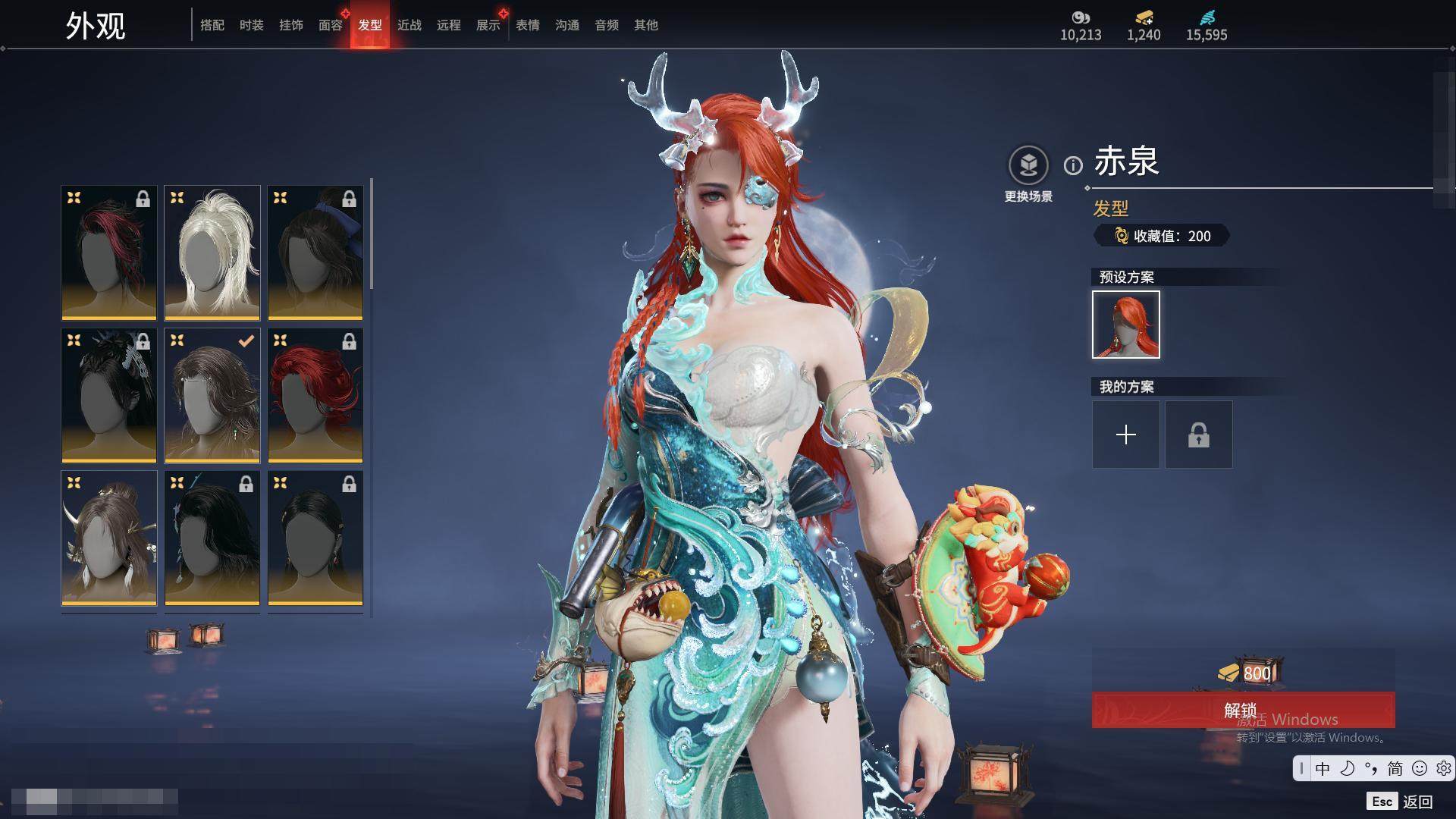
Task: Go to the 面容 tab
Action: tap(331, 25)
